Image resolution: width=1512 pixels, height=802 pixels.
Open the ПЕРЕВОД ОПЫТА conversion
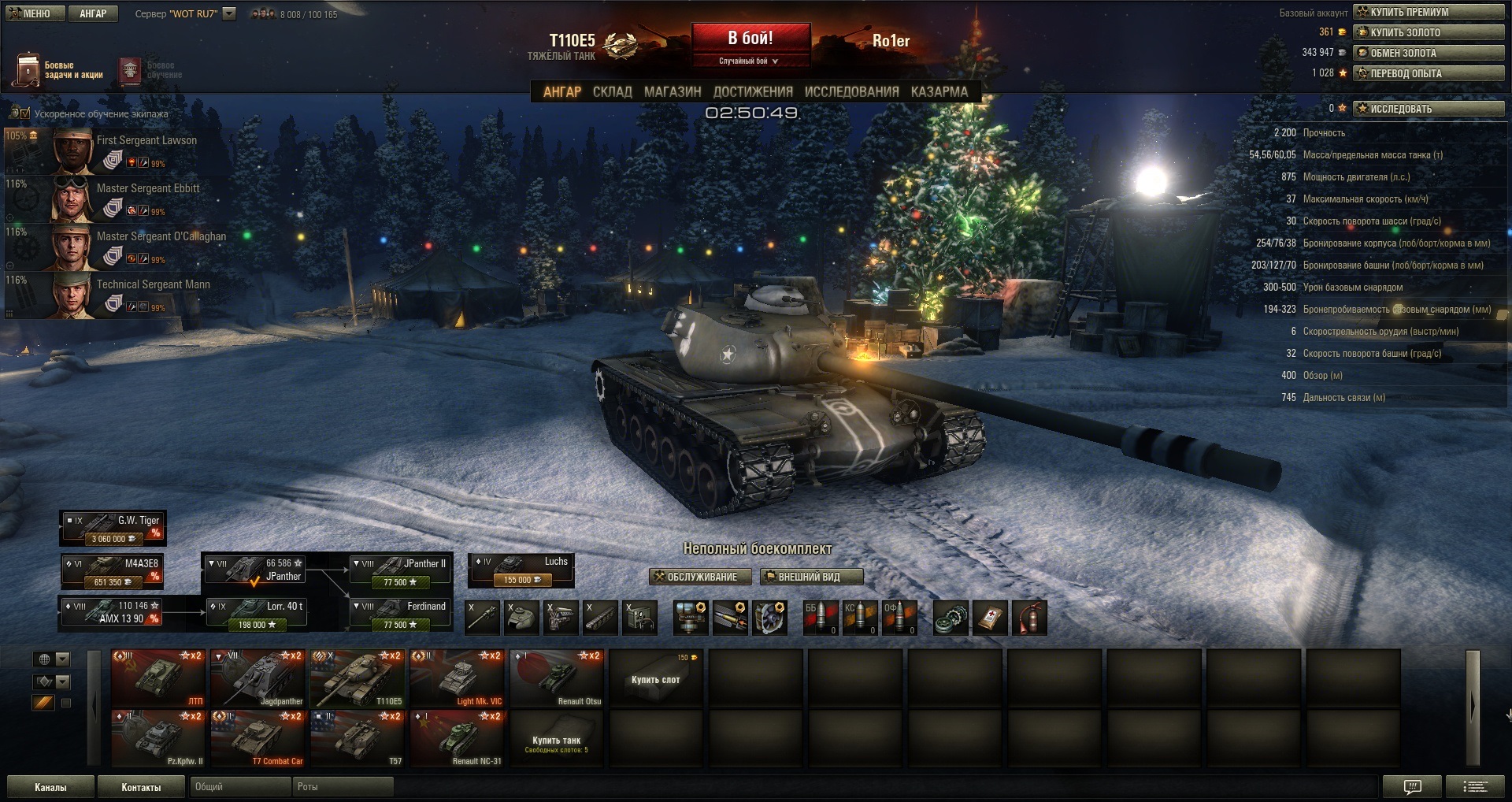(x=1429, y=73)
